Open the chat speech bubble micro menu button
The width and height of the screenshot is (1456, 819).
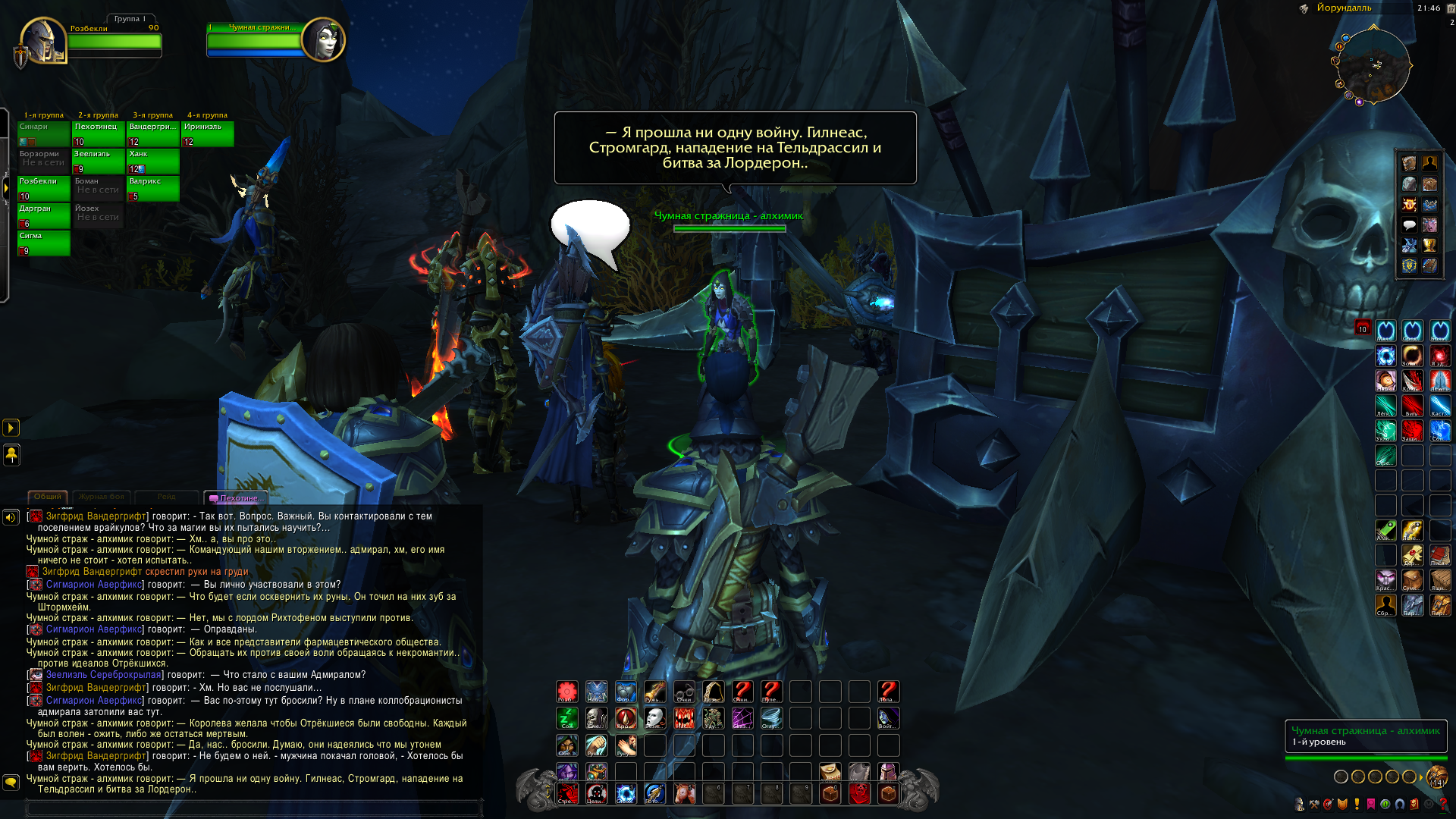click(1409, 225)
